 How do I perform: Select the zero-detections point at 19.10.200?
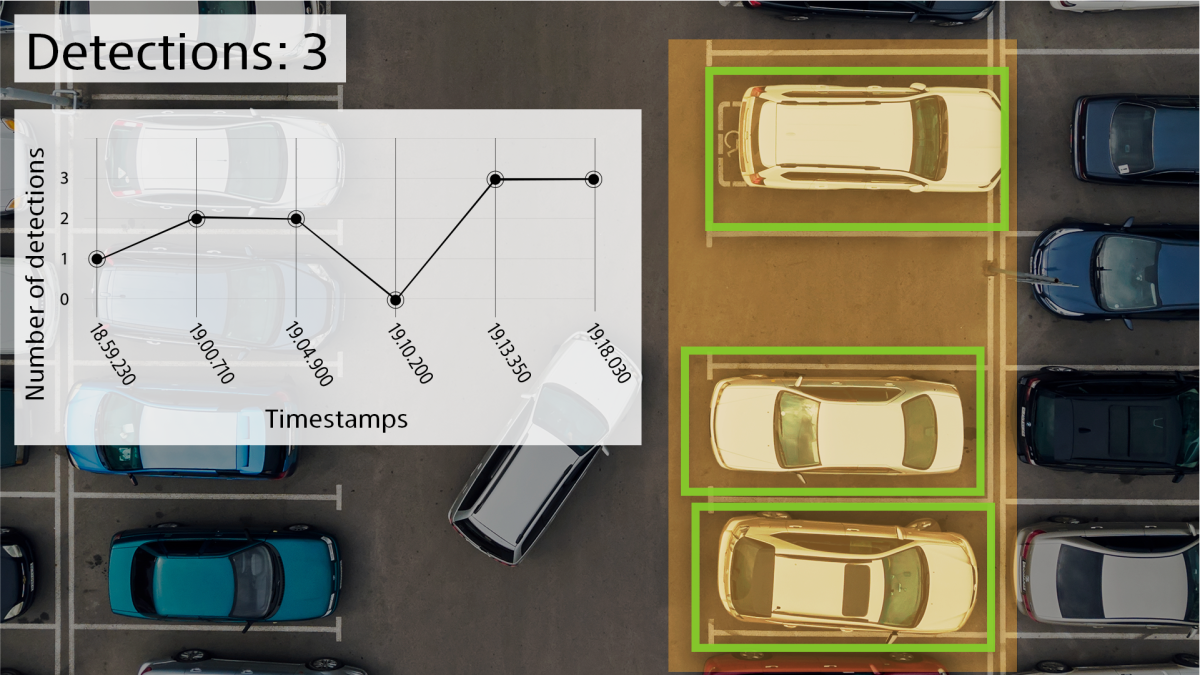[396, 300]
